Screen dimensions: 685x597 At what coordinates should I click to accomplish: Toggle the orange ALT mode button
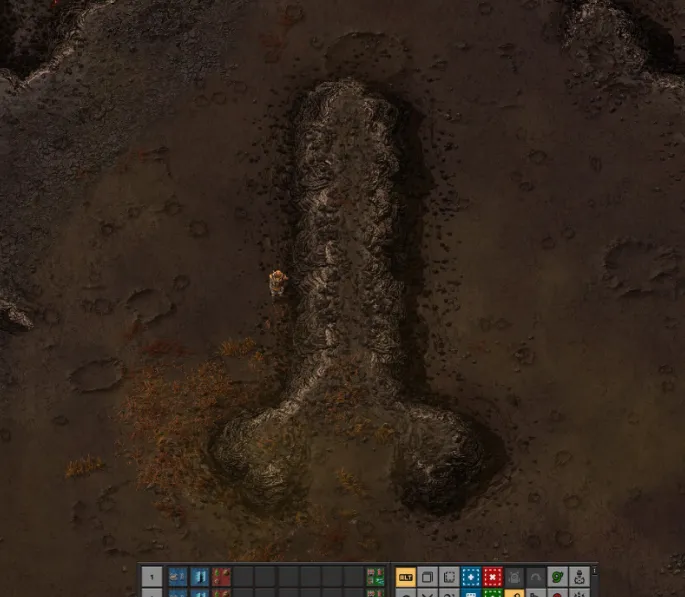tap(406, 577)
